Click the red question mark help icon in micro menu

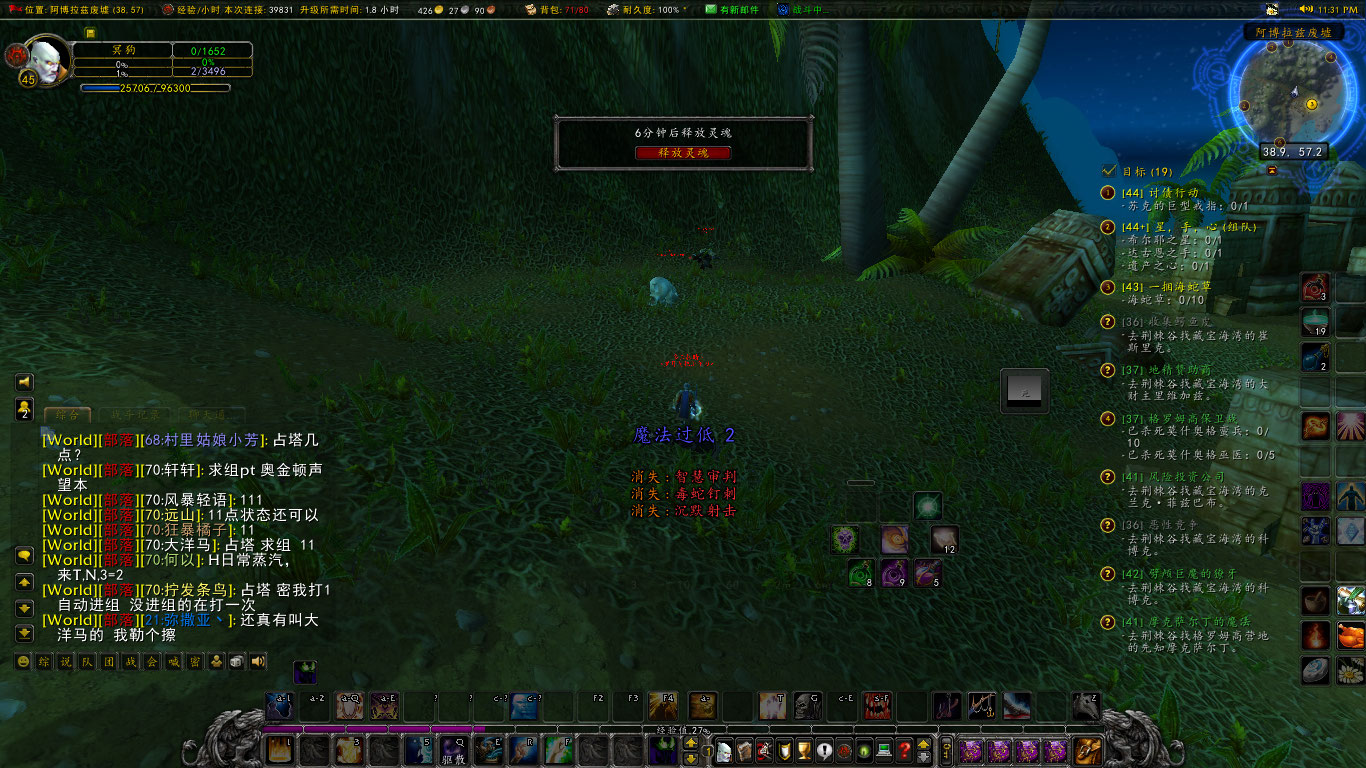point(905,753)
